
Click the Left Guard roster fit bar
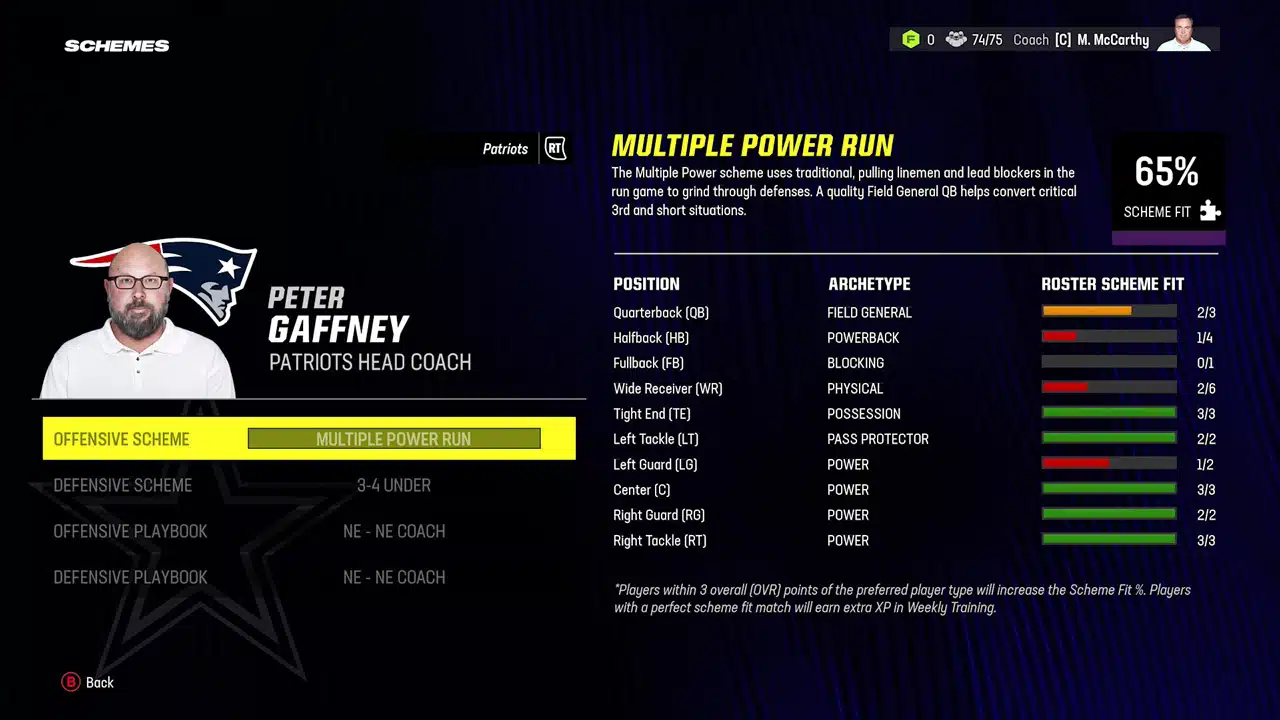pos(1109,463)
